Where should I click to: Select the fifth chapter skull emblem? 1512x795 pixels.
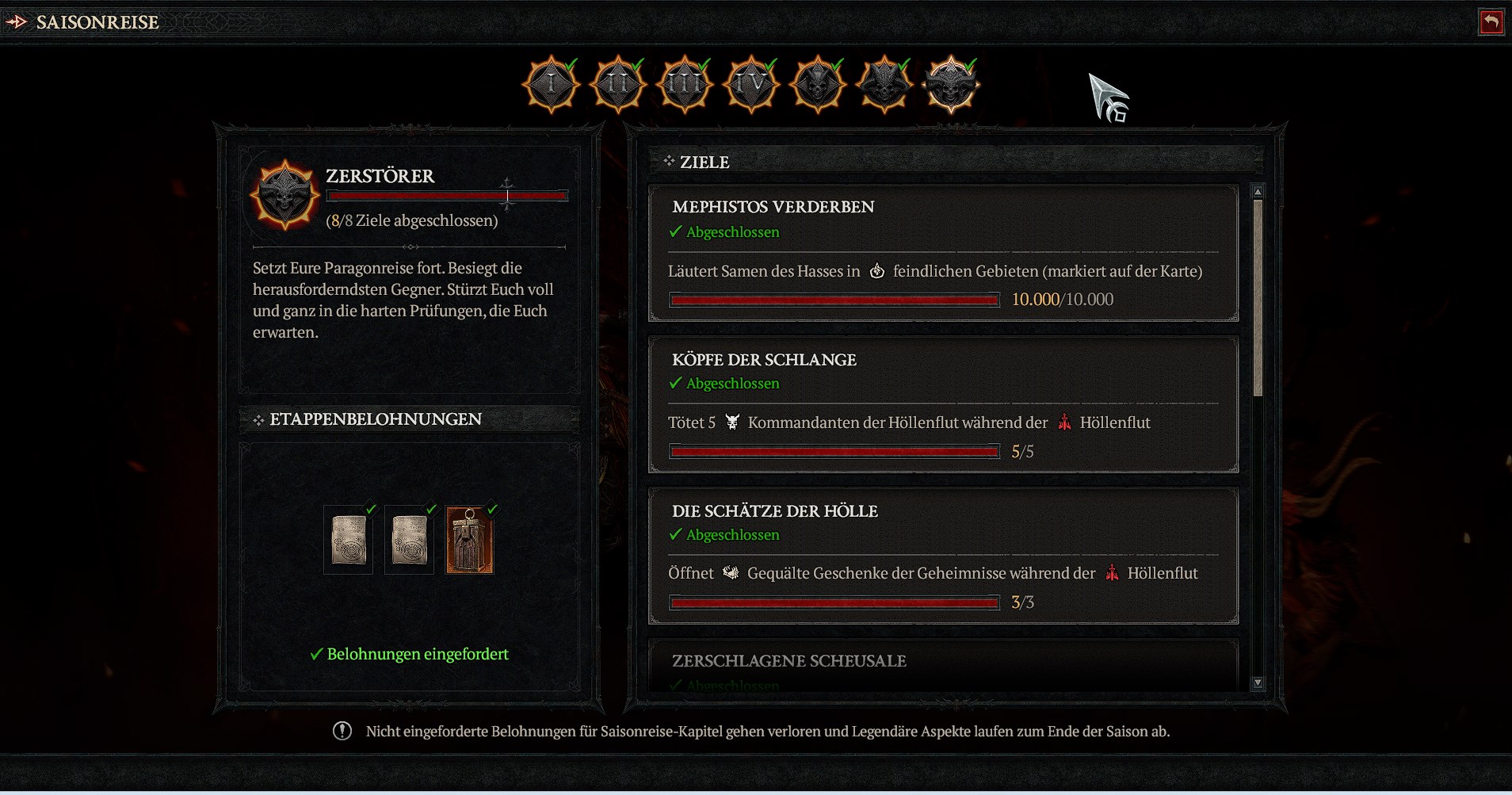818,84
